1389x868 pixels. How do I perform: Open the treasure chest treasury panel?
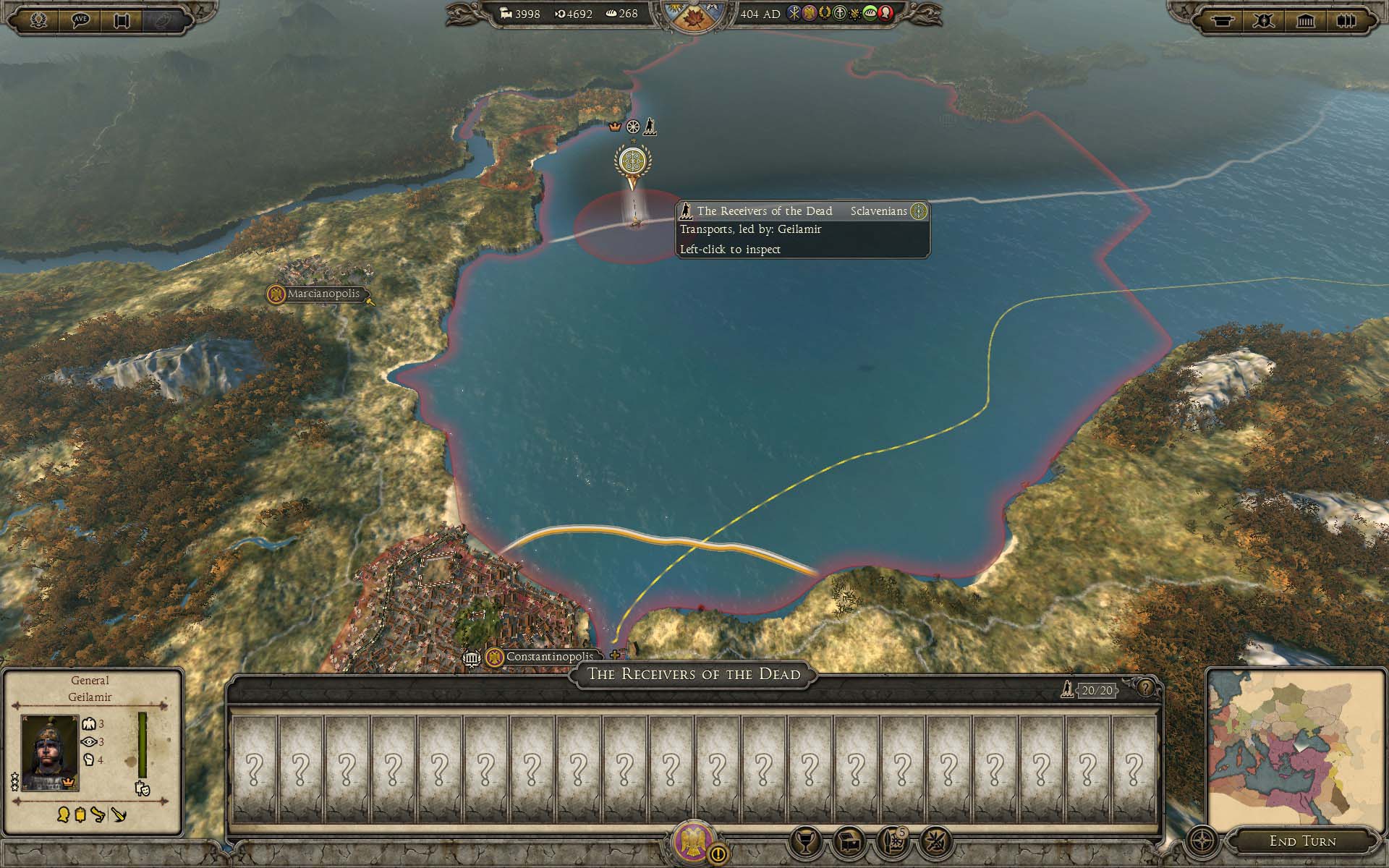(x=849, y=841)
